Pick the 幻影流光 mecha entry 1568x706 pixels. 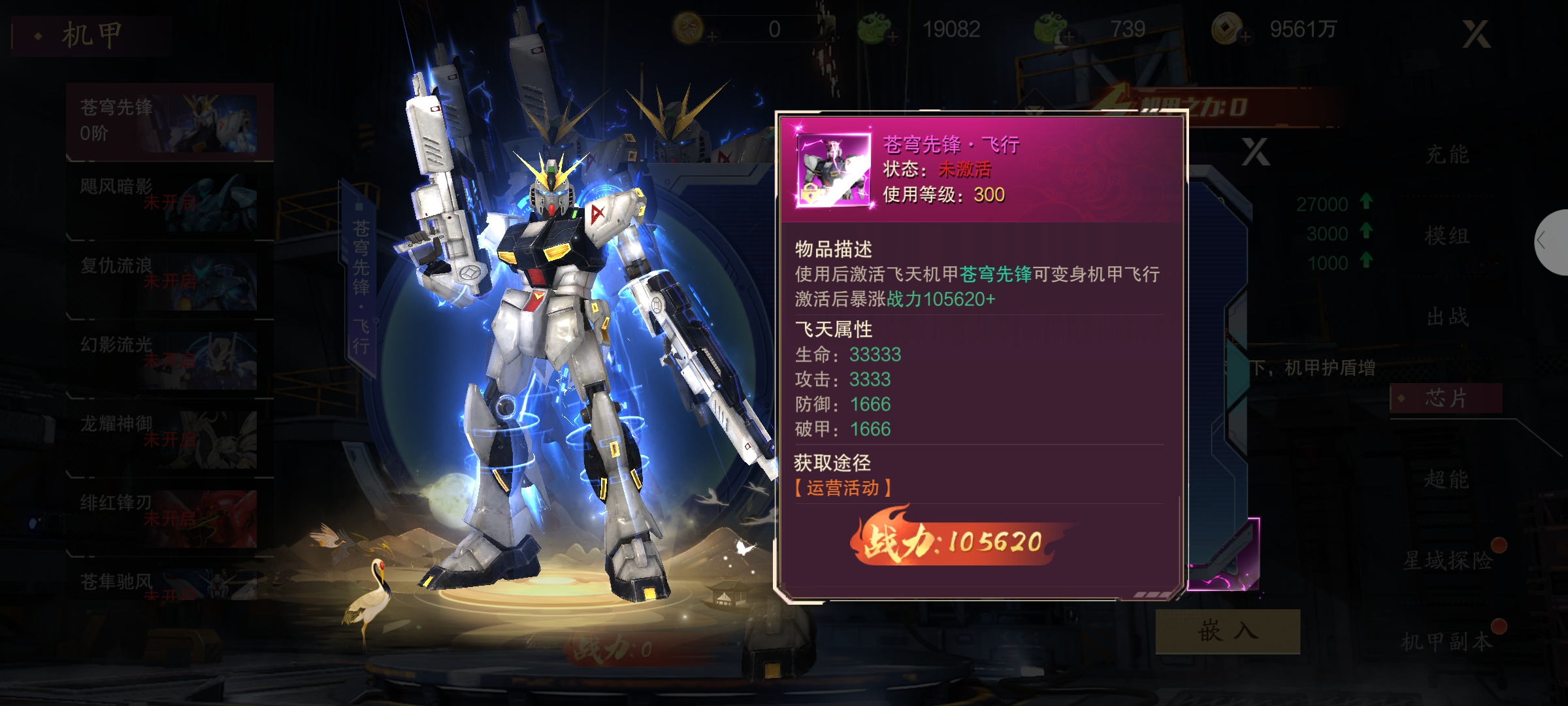(169, 360)
